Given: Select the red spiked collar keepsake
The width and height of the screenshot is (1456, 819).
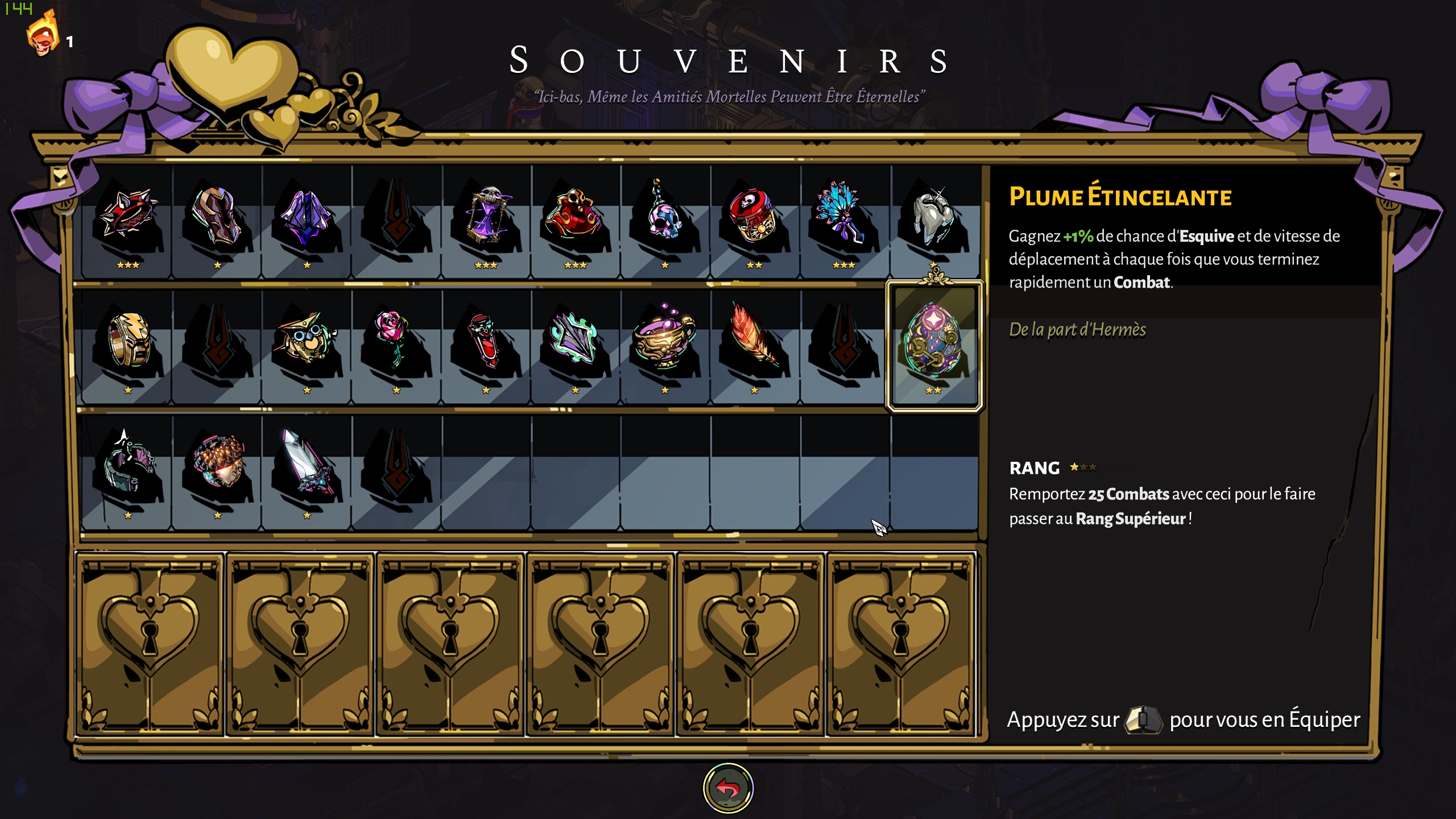Looking at the screenshot, I should click(x=128, y=219).
